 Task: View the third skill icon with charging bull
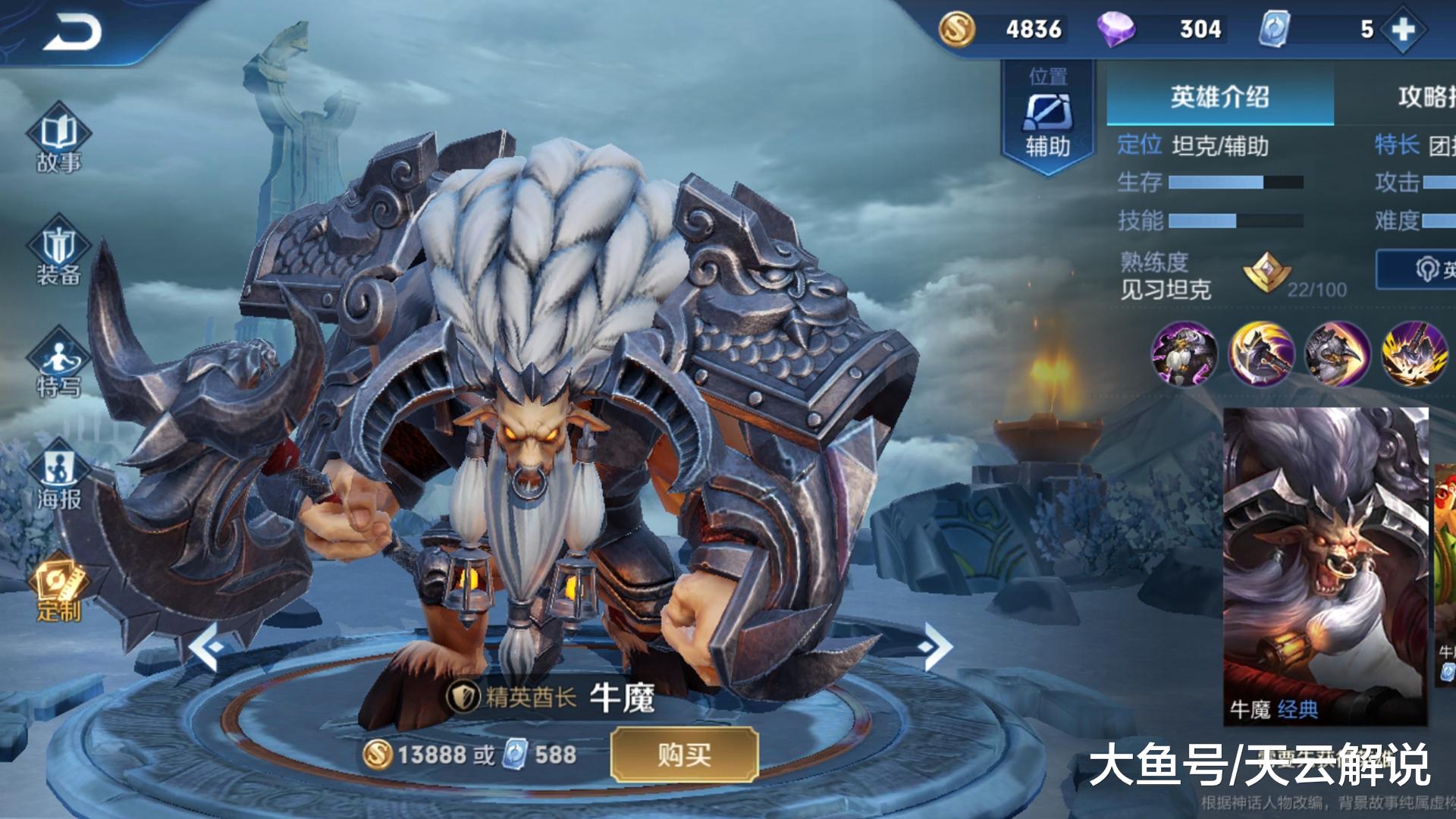point(1337,353)
